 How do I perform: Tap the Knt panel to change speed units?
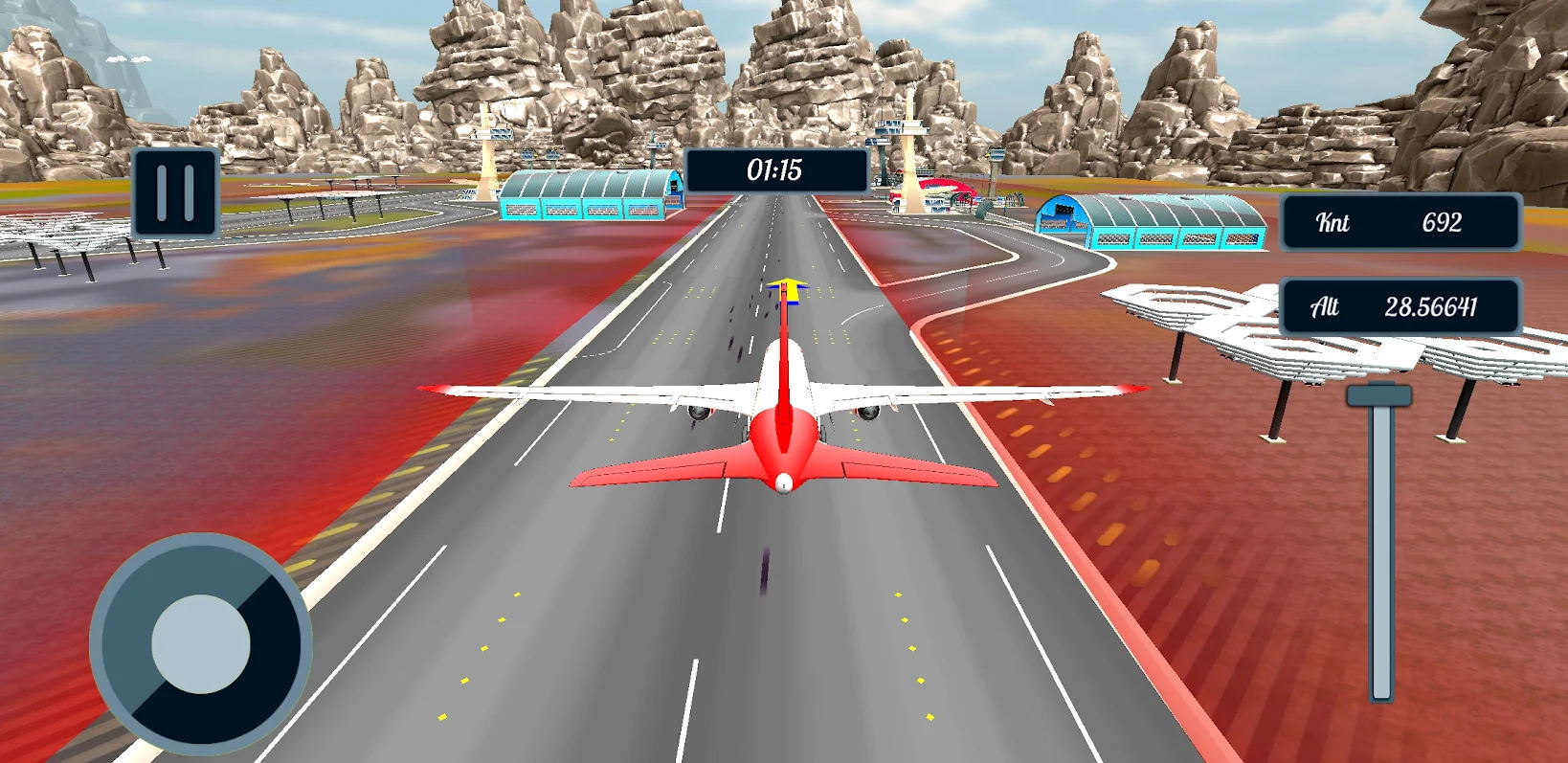[x=1400, y=222]
